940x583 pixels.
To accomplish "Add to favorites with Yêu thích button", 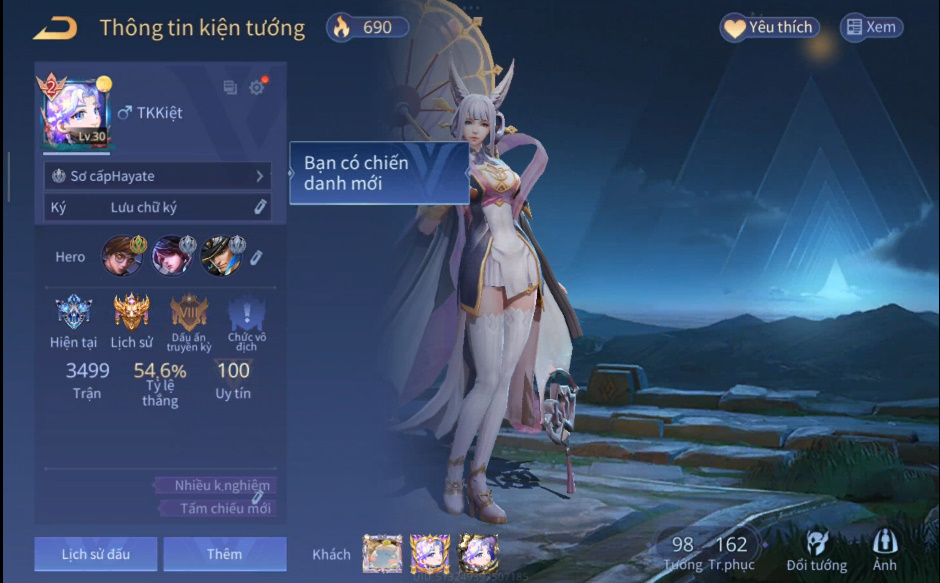I will click(769, 28).
